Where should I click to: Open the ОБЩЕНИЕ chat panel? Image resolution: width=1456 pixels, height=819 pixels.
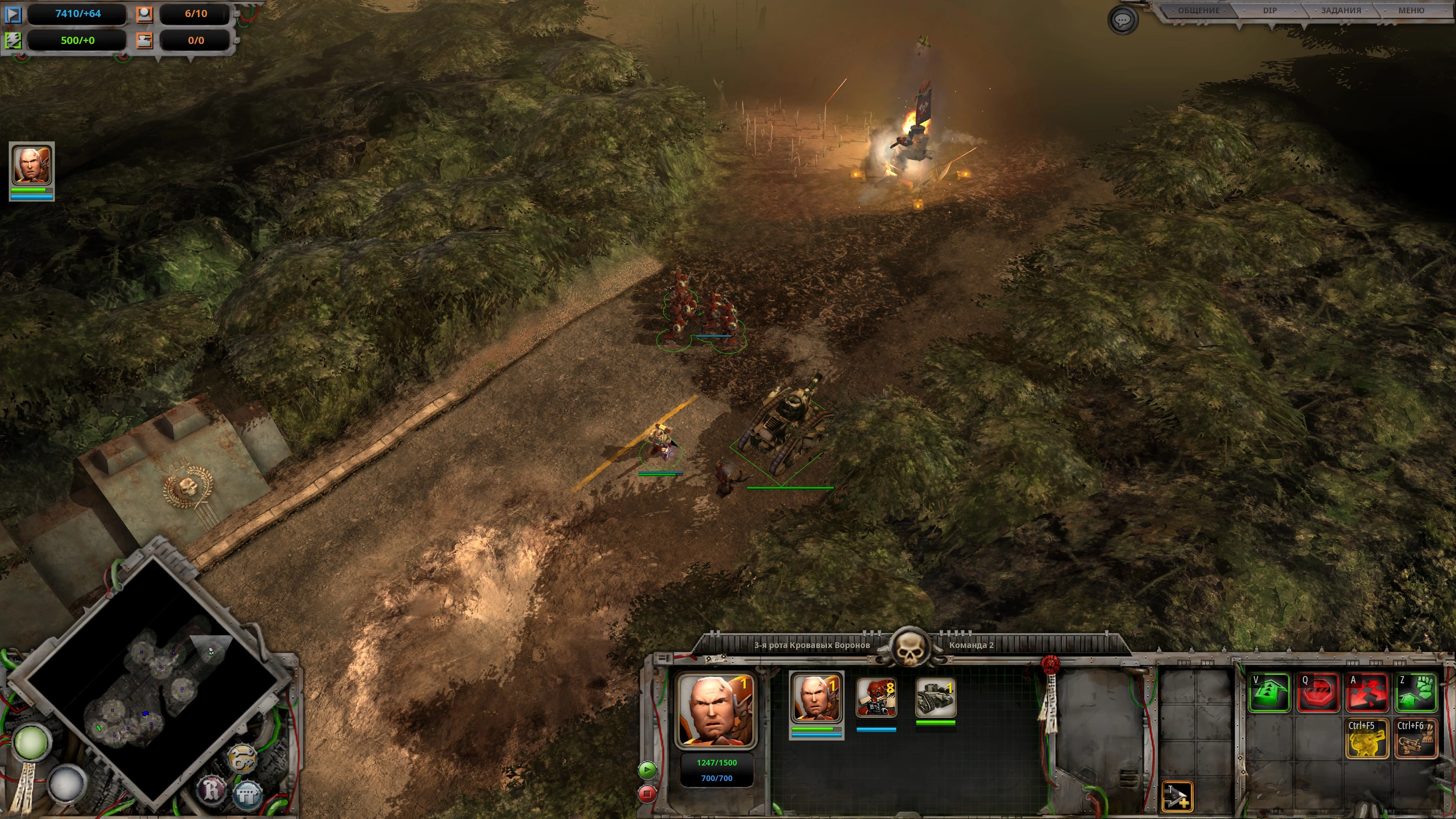(1198, 11)
